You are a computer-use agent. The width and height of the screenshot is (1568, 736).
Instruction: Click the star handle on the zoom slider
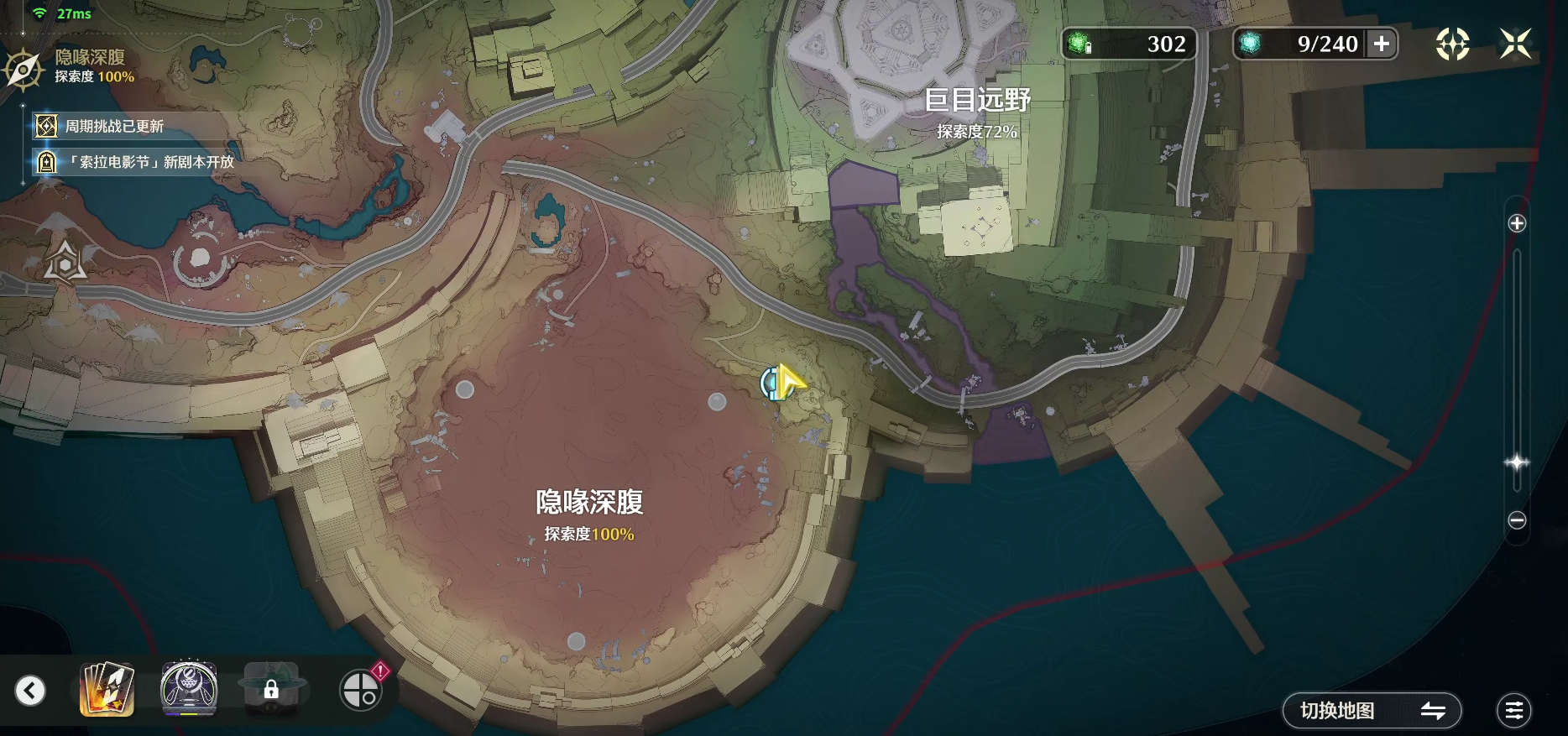pos(1517,462)
